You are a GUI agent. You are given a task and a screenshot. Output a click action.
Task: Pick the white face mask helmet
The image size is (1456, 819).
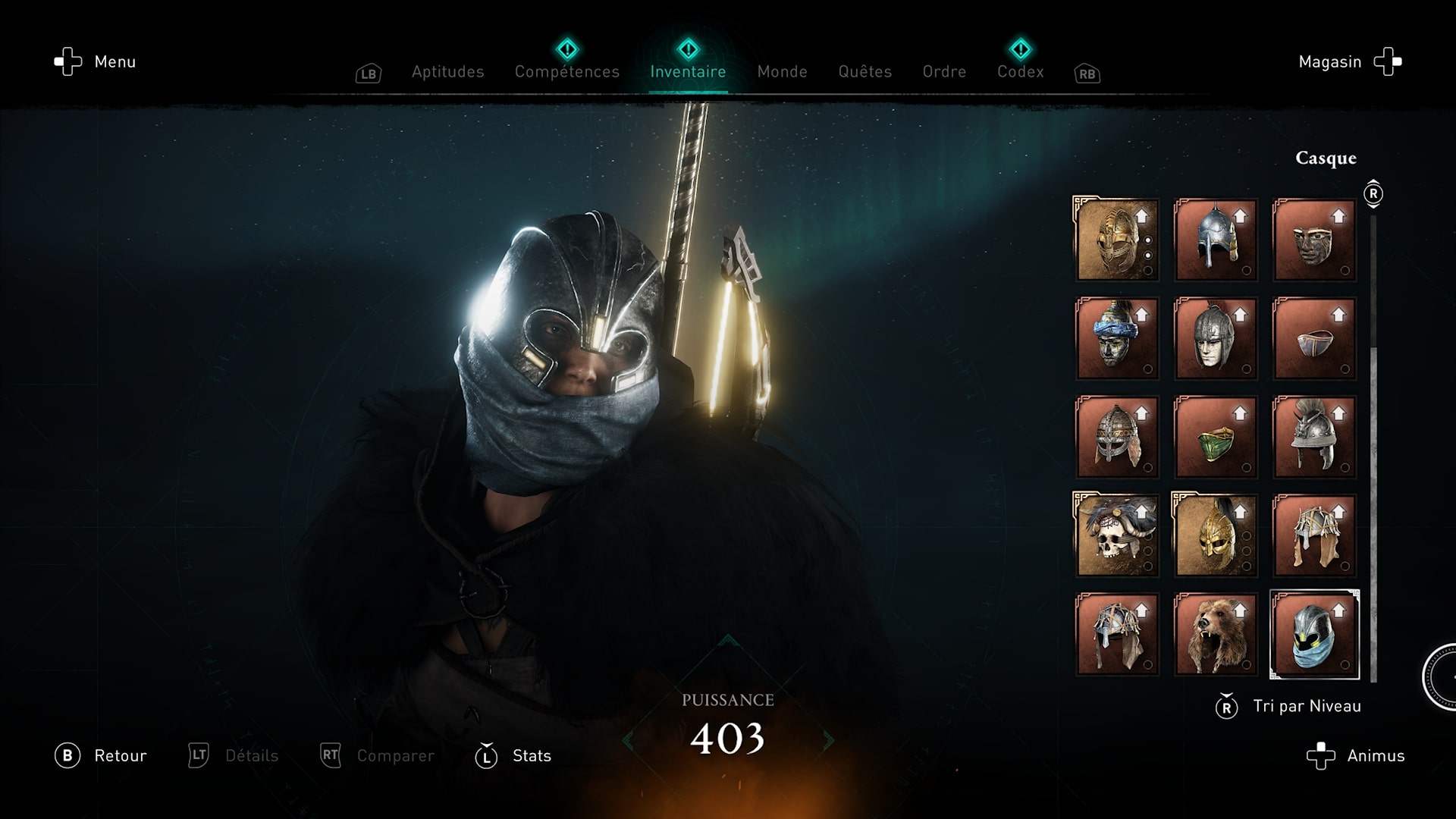(1216, 338)
